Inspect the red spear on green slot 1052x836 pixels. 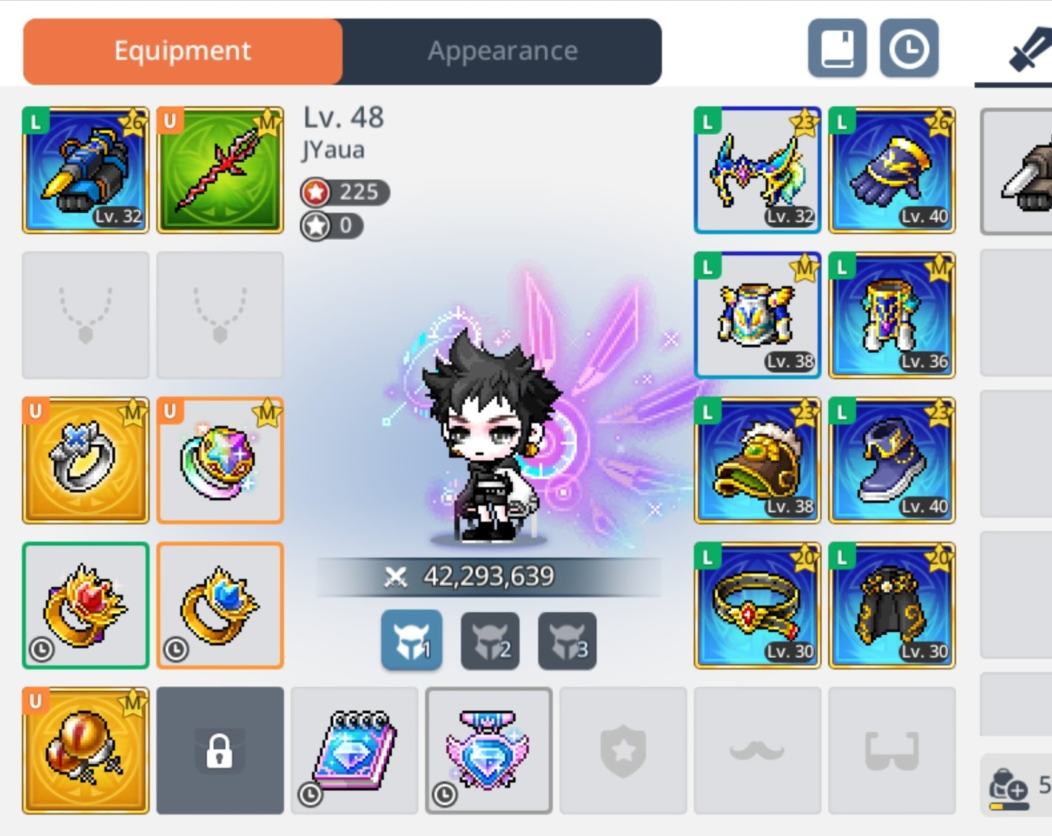coord(220,170)
